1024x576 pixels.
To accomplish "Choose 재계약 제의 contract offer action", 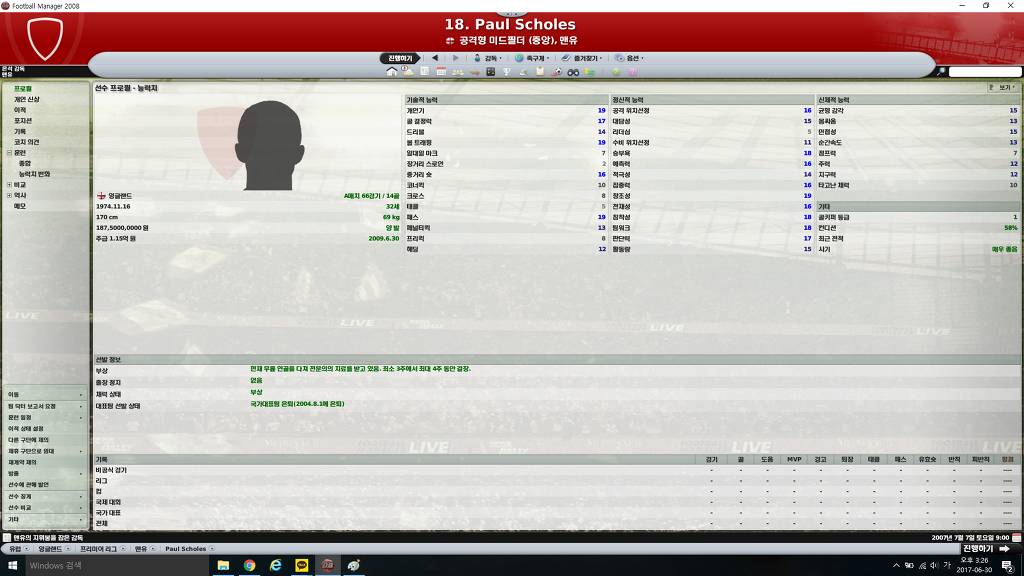I will pyautogui.click(x=23, y=462).
